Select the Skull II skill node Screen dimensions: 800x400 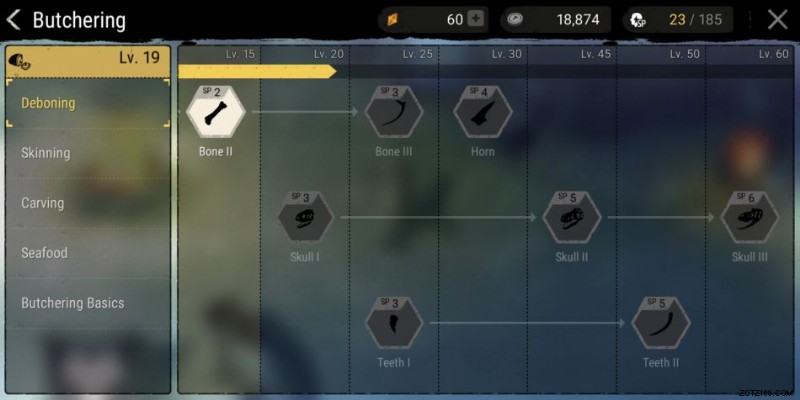pyautogui.click(x=571, y=217)
